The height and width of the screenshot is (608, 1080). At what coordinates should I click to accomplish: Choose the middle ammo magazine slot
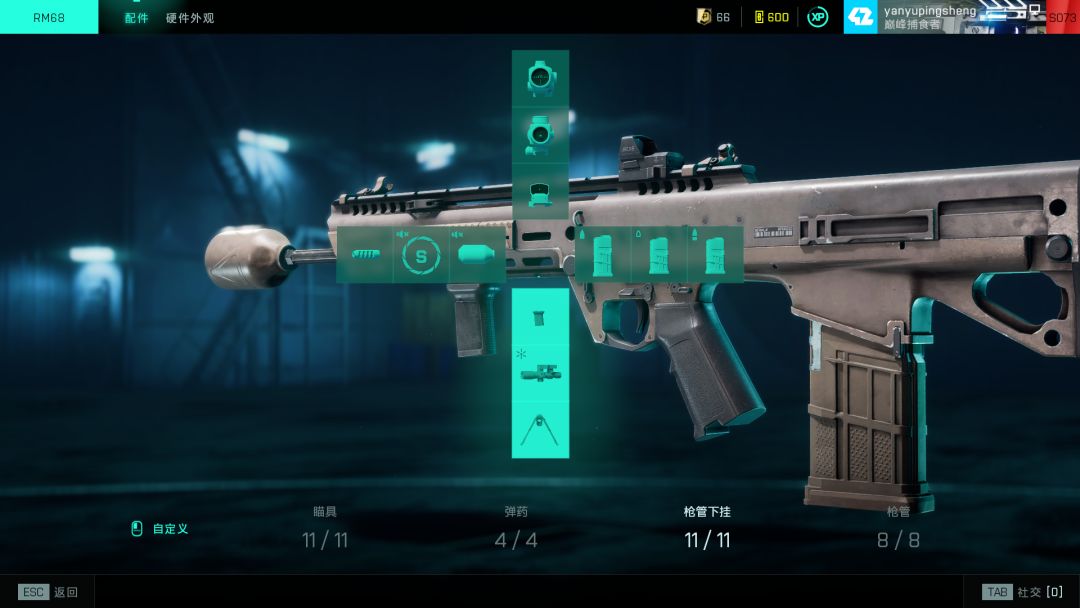point(659,254)
